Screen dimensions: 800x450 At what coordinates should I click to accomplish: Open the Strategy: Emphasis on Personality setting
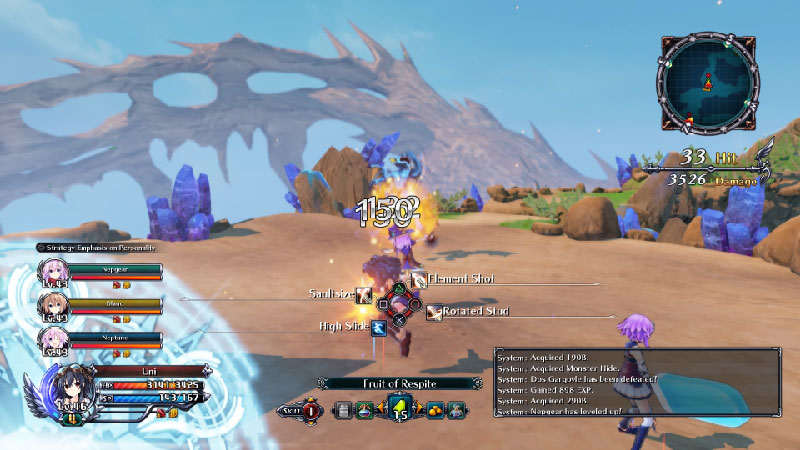(x=96, y=247)
